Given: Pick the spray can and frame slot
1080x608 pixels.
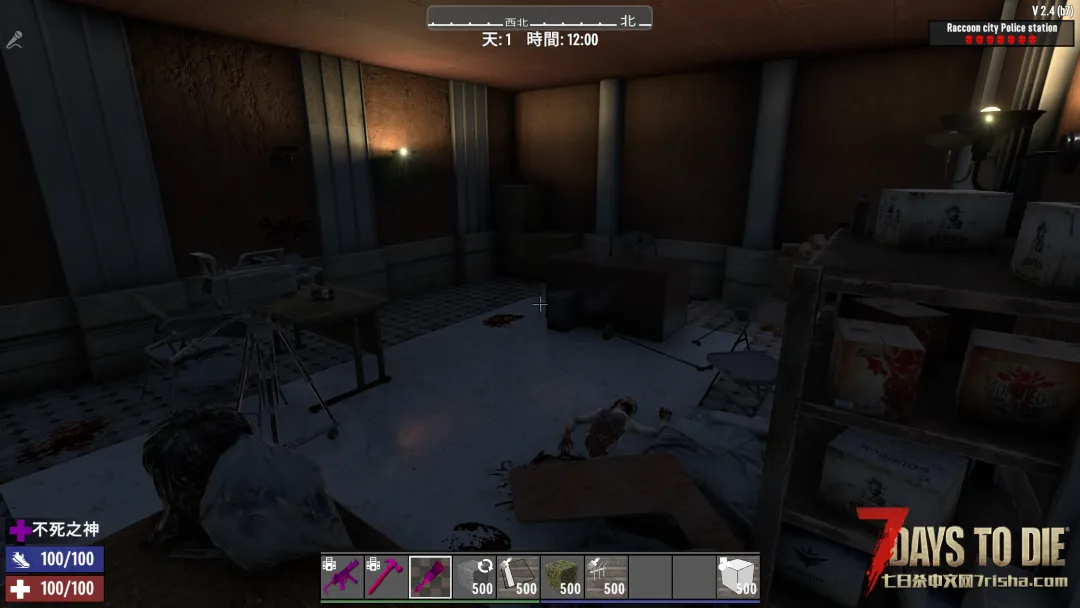Looking at the screenshot, I should click(x=518, y=577).
